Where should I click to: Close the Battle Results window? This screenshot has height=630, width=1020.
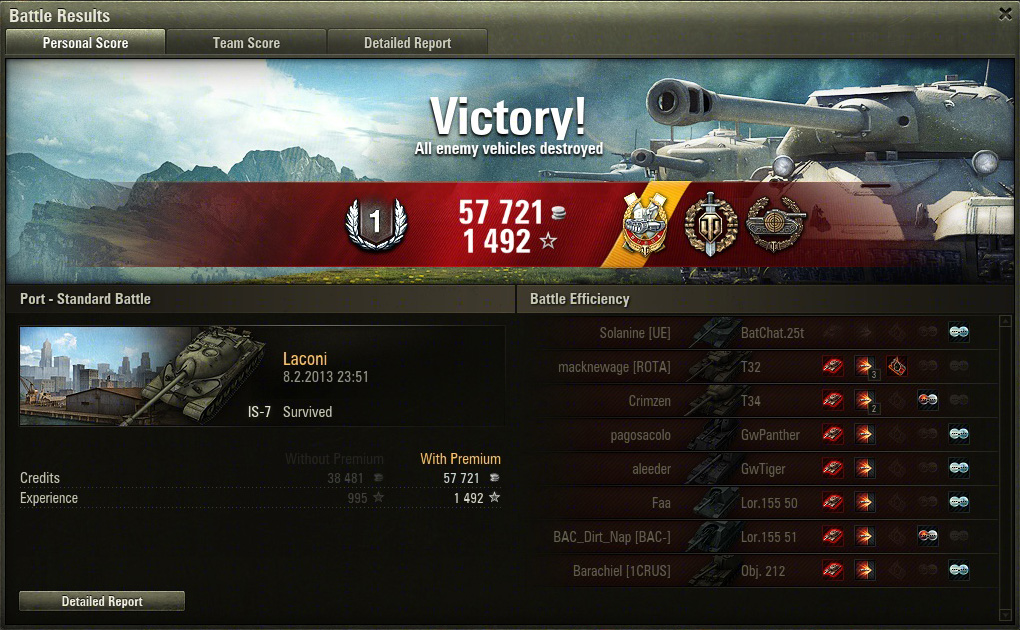(x=1005, y=14)
